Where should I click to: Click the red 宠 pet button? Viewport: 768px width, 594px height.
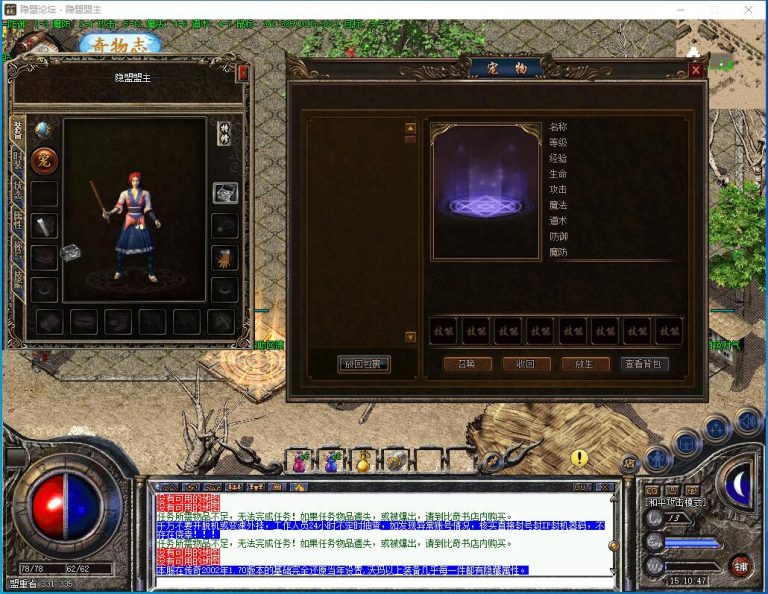[44, 160]
